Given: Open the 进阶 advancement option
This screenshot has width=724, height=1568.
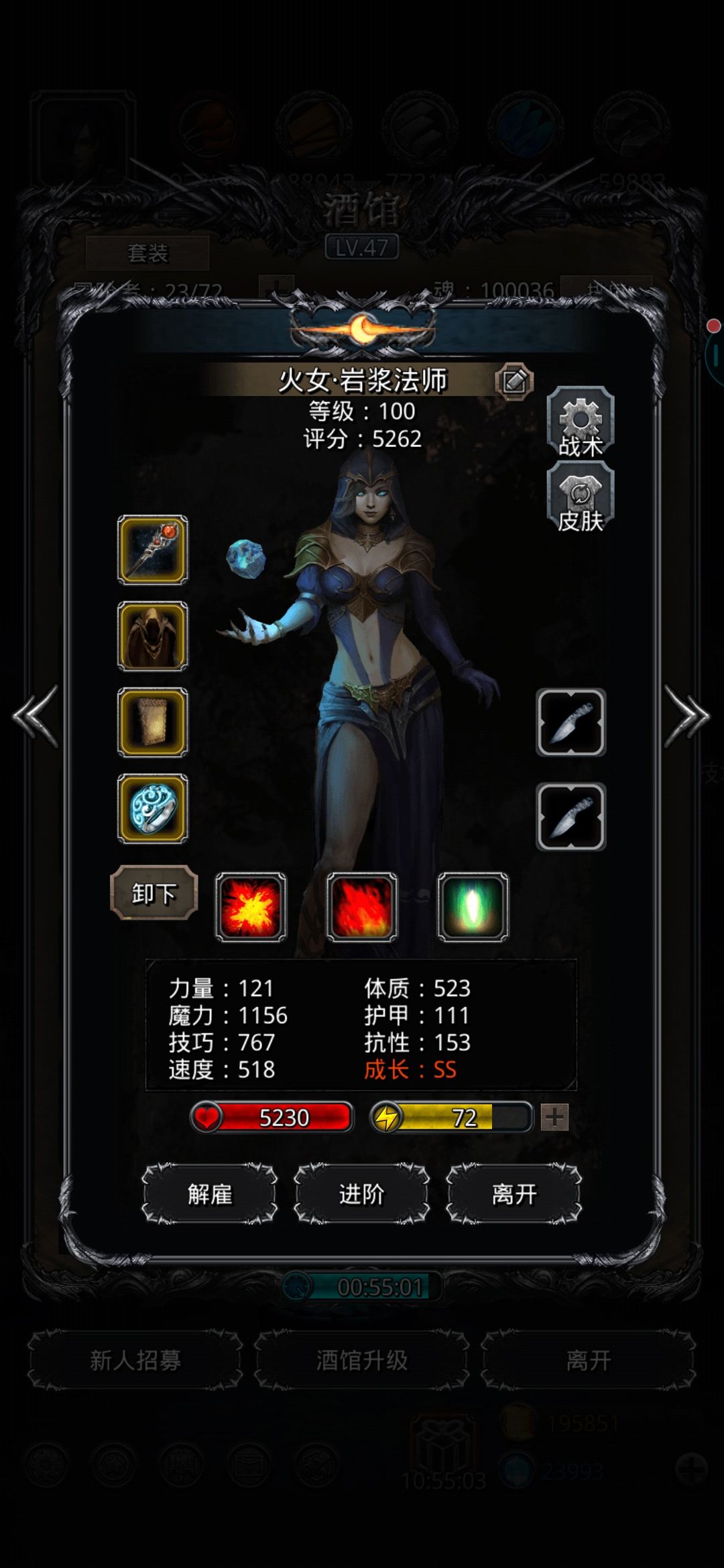Looking at the screenshot, I should [x=362, y=1194].
